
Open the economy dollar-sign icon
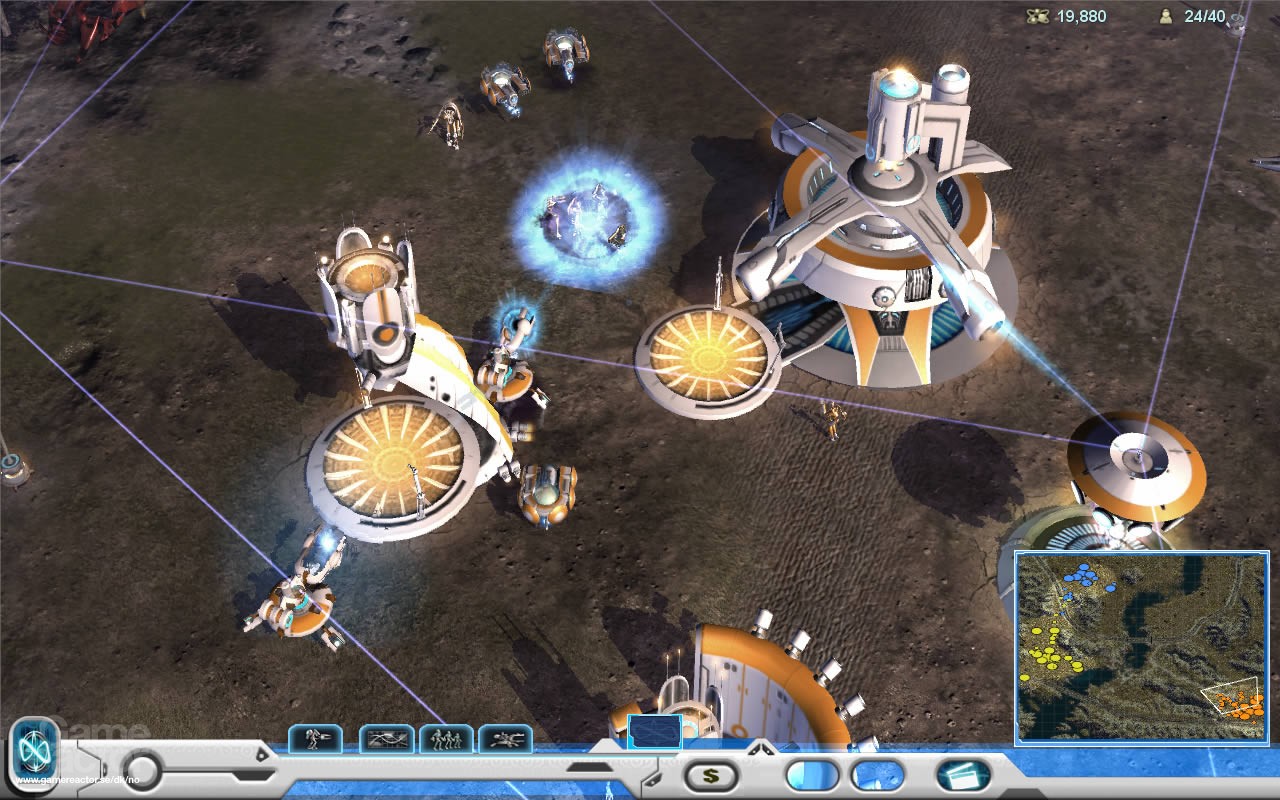(x=712, y=777)
